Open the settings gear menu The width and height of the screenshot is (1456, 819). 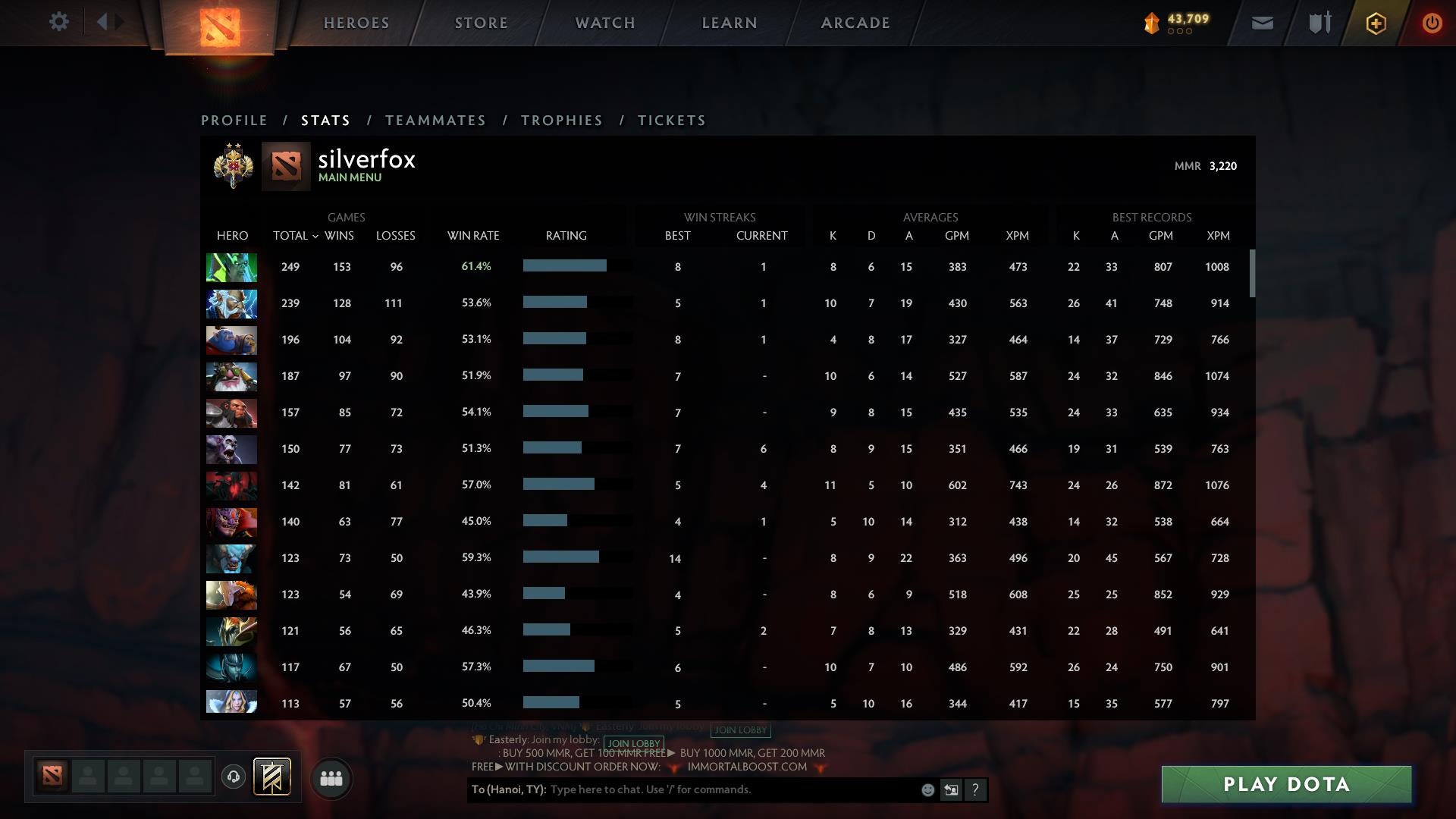pyautogui.click(x=59, y=22)
